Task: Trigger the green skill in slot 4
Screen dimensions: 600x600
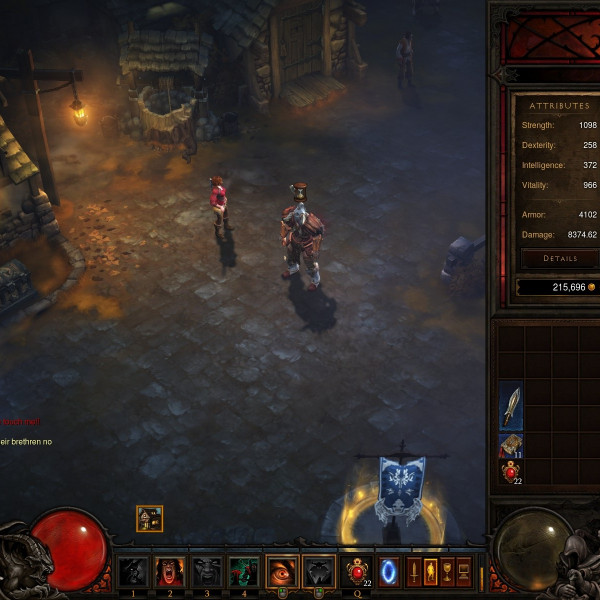Action: click(x=243, y=572)
